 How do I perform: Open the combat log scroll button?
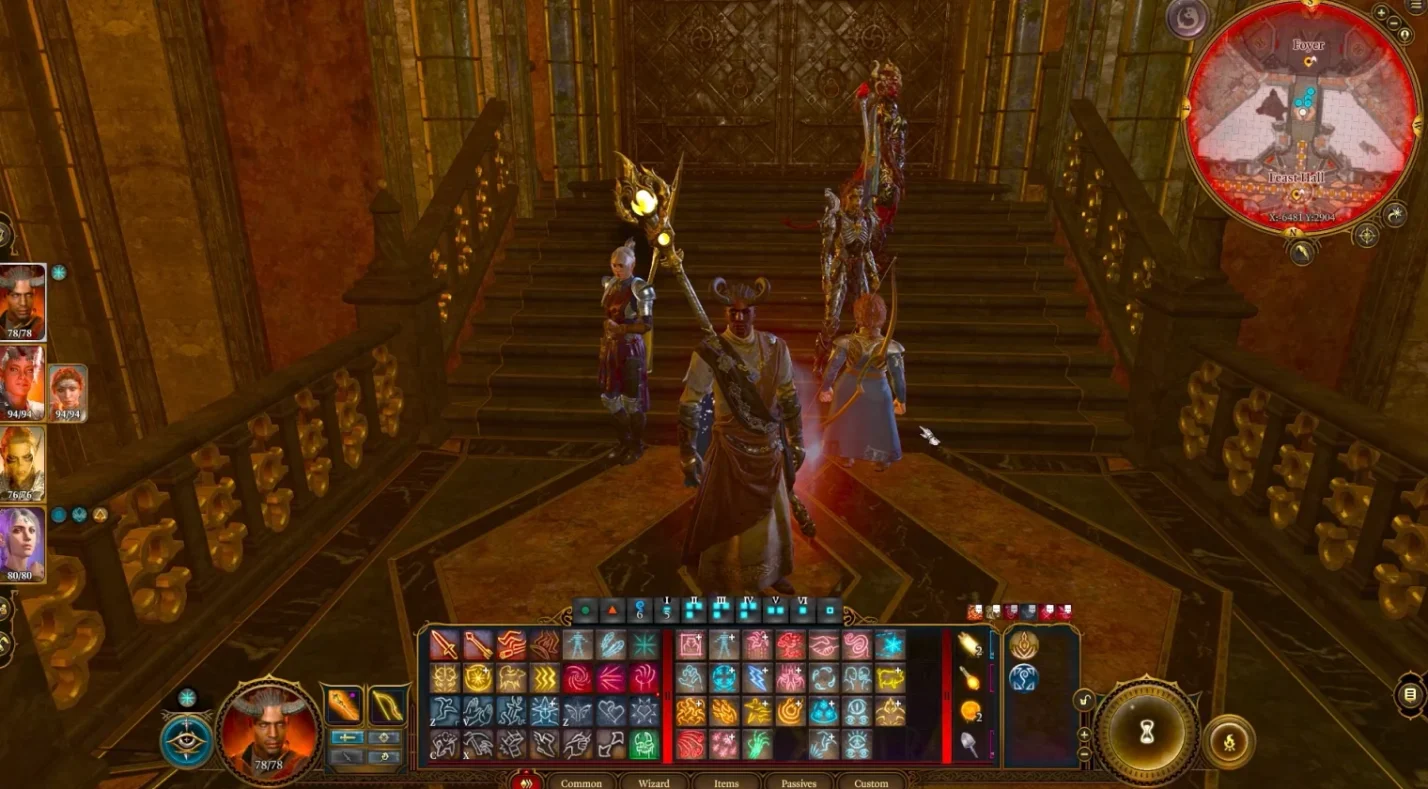pos(1411,694)
